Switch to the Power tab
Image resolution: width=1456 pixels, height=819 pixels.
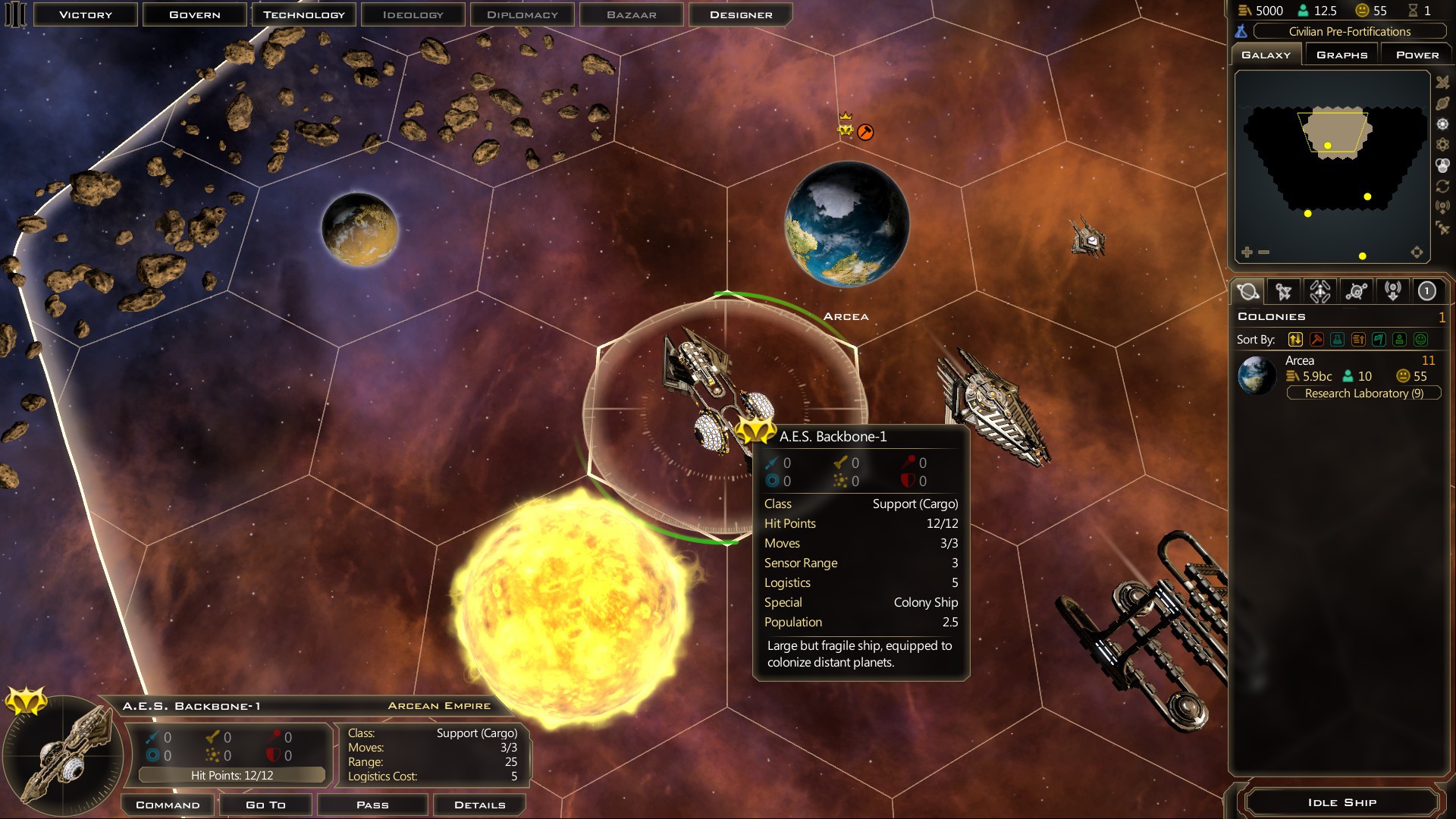1417,55
